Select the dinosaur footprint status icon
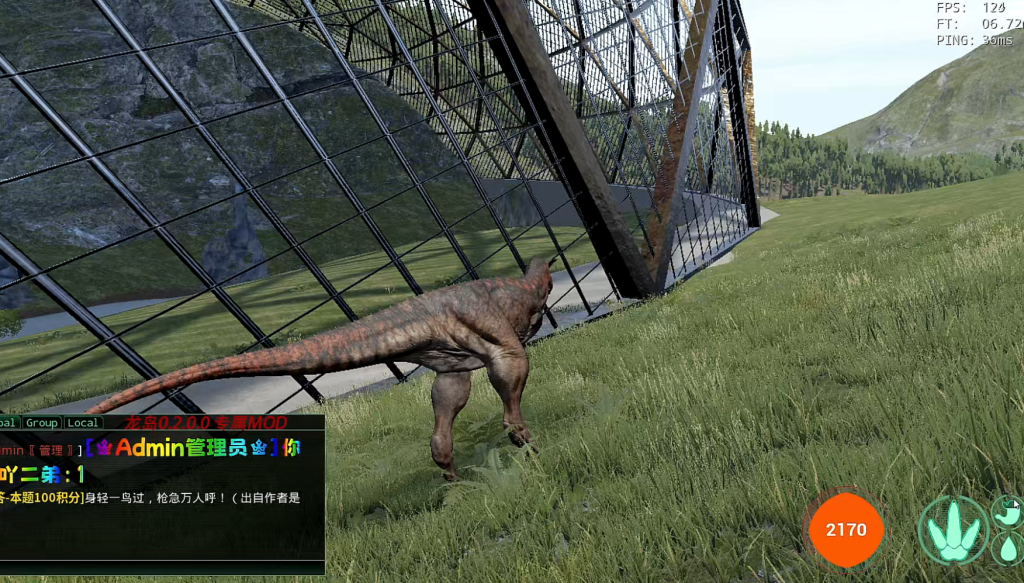The width and height of the screenshot is (1024, 583). [x=952, y=530]
